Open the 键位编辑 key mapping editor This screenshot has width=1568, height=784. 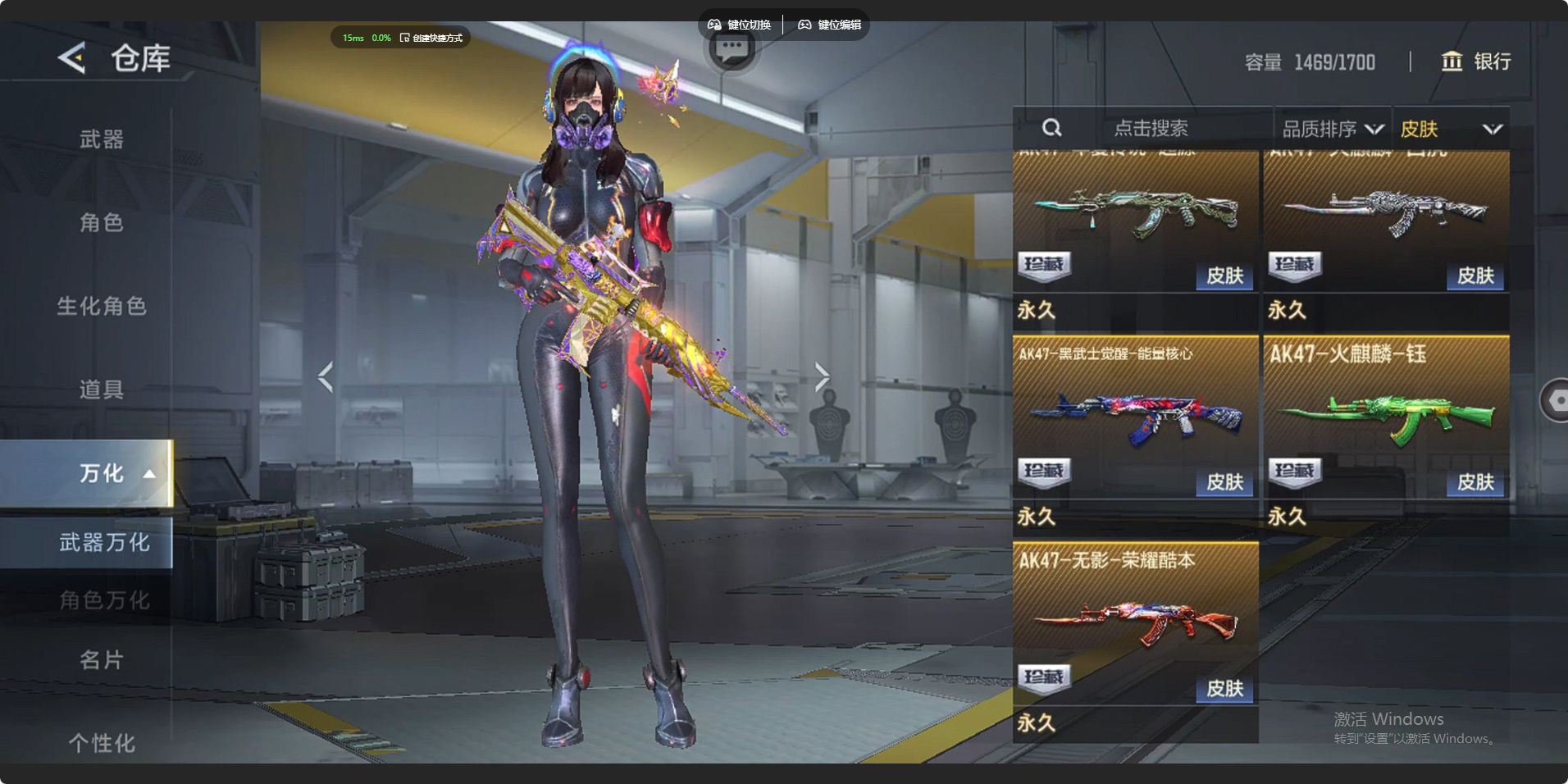point(829,25)
